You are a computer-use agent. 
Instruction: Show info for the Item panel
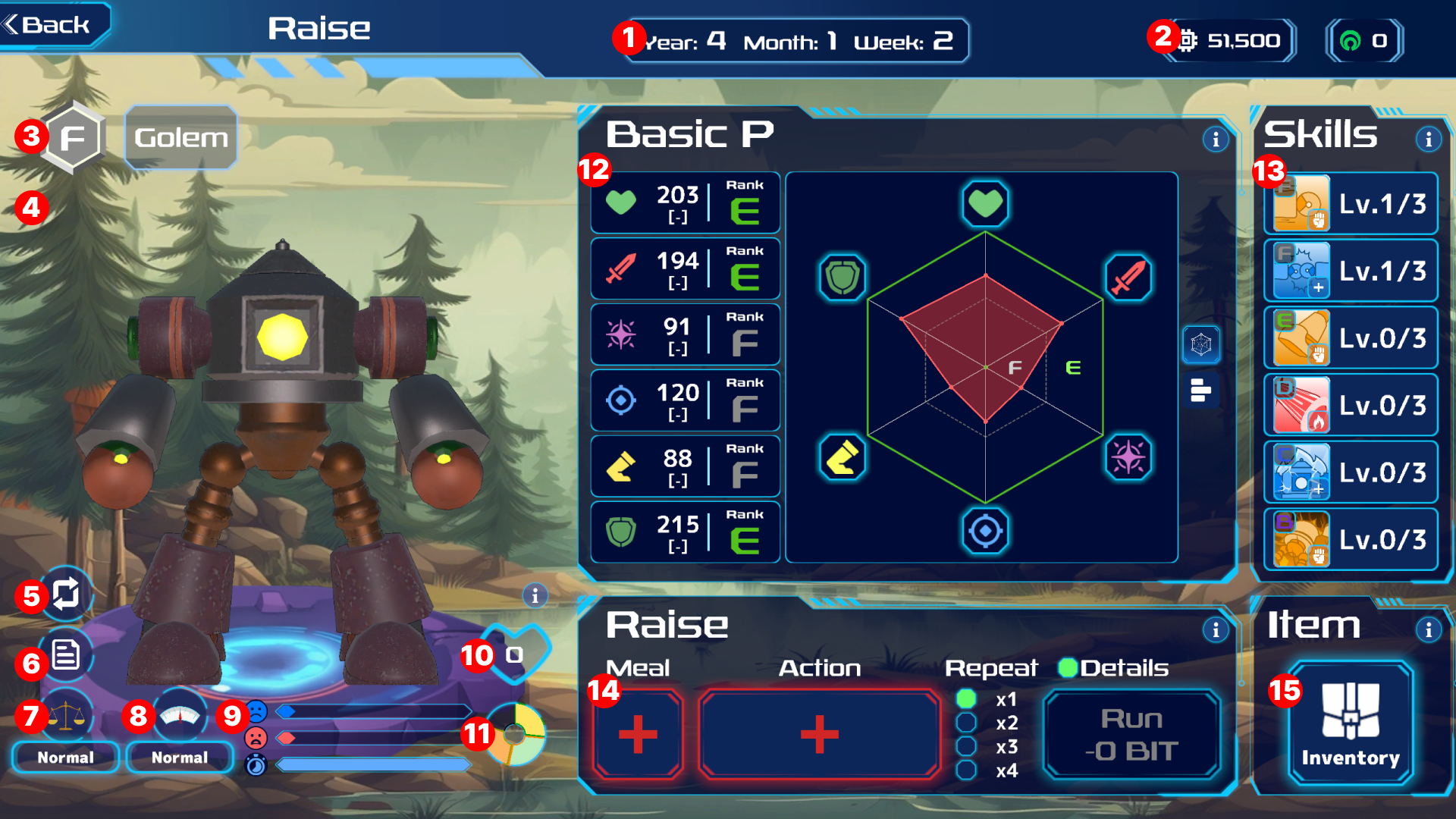pos(1429,629)
